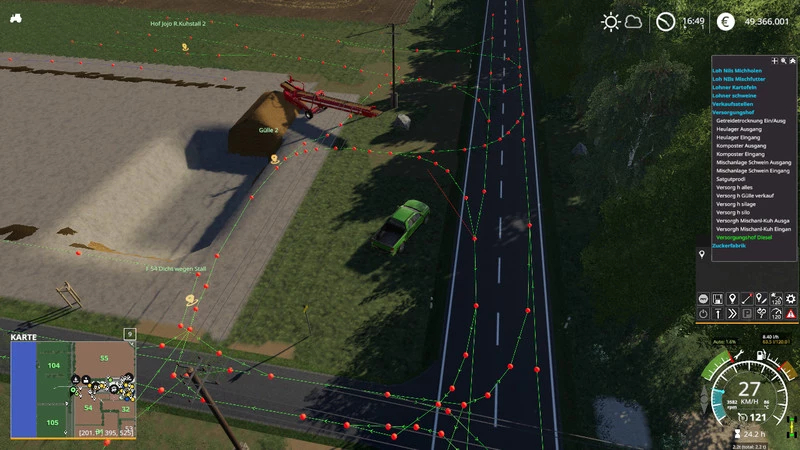
Task: Open the Loh Nils Milchholen group
Action: 736,70
